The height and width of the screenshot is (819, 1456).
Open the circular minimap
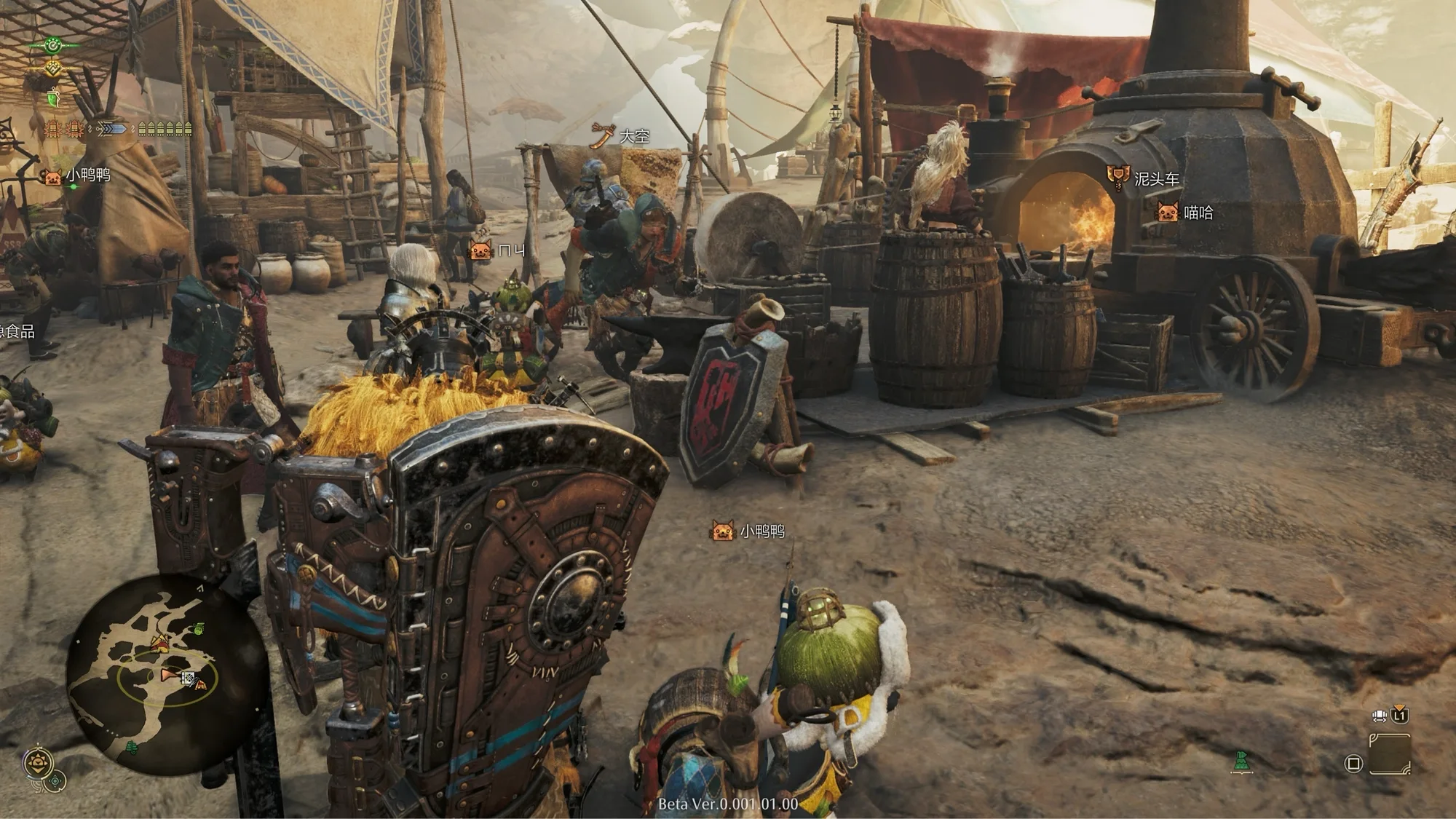[166, 673]
